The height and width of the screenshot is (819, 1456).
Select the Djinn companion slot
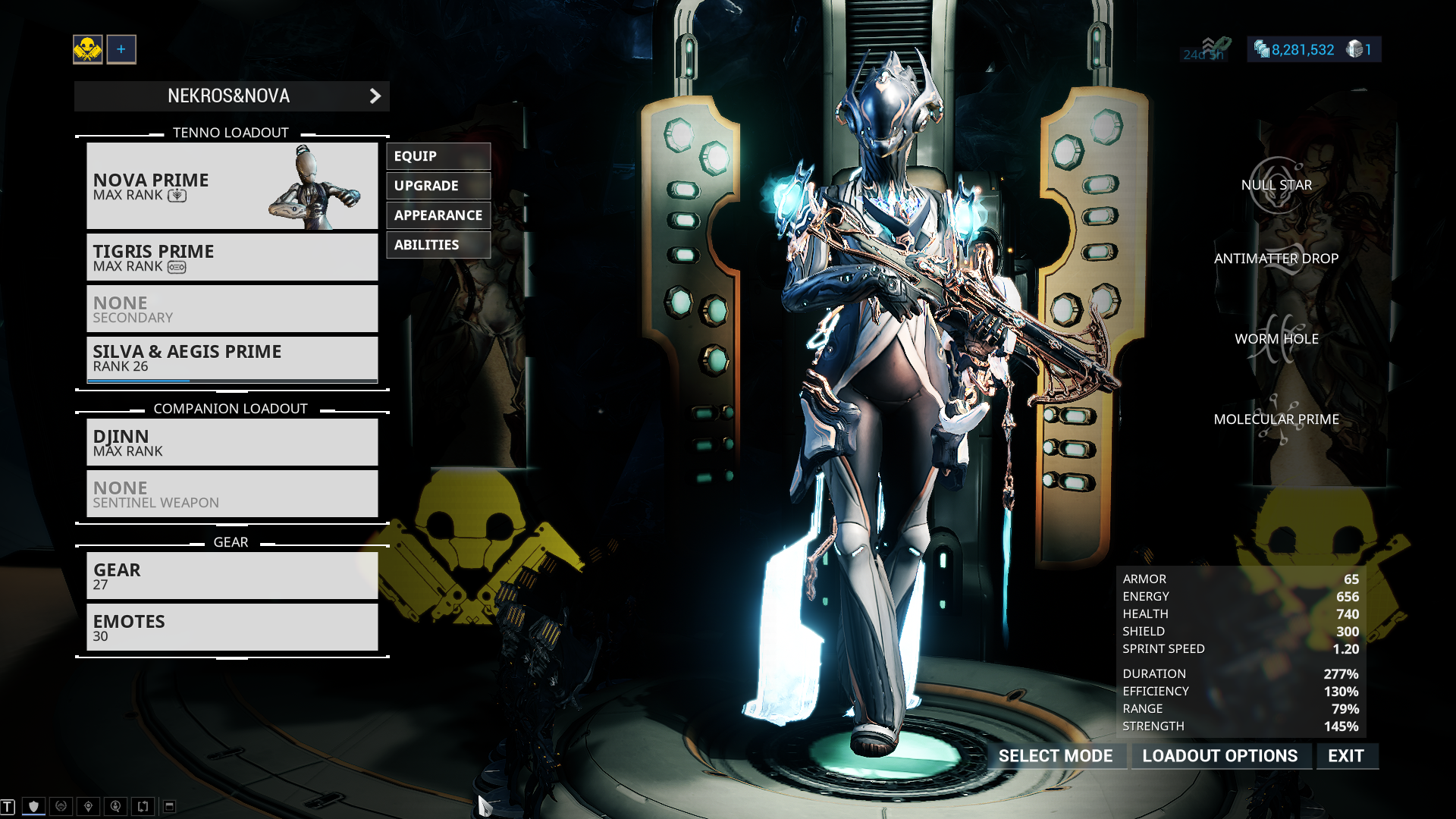(231, 443)
